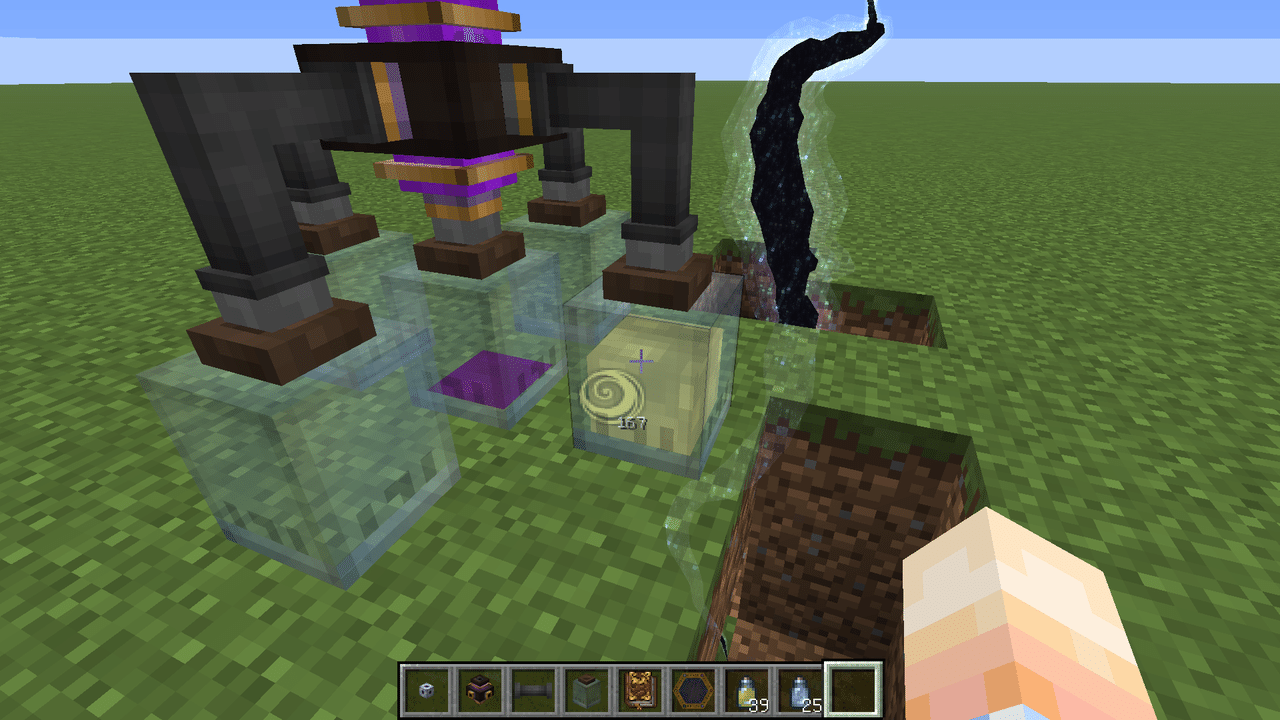Select the dice item in slot one

click(428, 690)
